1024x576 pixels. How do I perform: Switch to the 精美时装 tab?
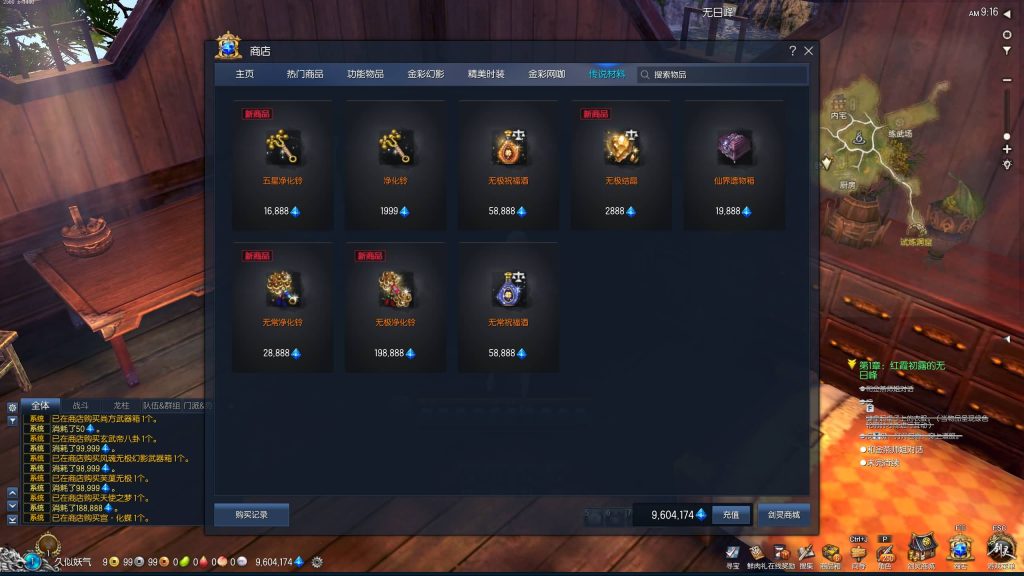[x=486, y=74]
